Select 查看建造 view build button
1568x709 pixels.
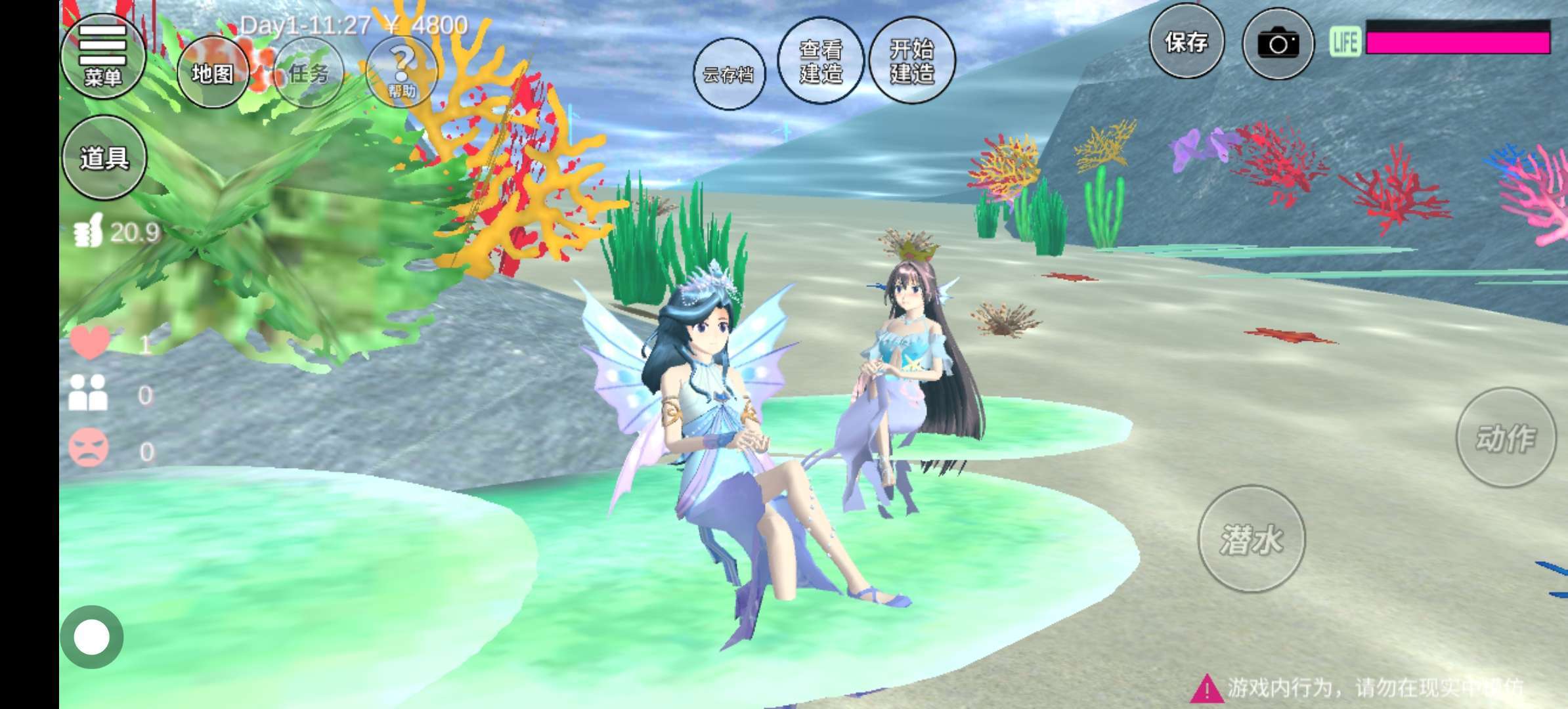(x=820, y=60)
